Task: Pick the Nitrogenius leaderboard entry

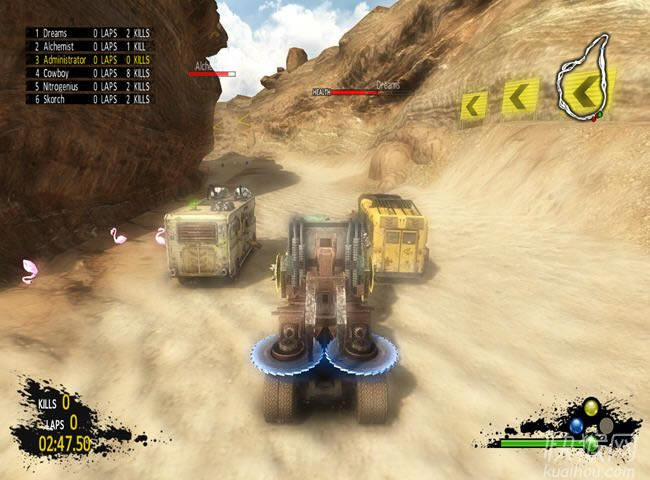Action: pos(90,86)
